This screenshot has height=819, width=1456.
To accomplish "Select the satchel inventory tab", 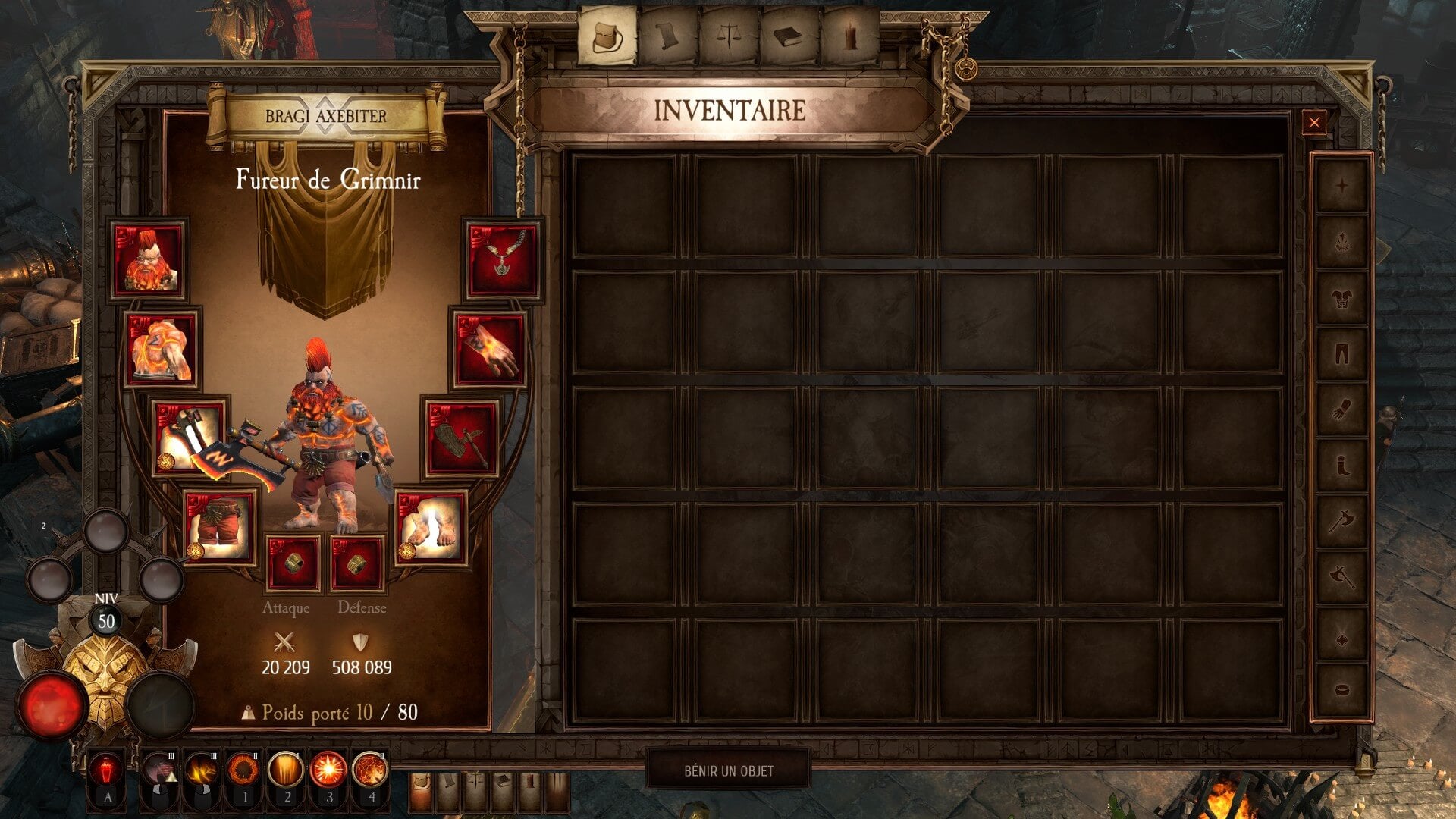I will coord(607,35).
